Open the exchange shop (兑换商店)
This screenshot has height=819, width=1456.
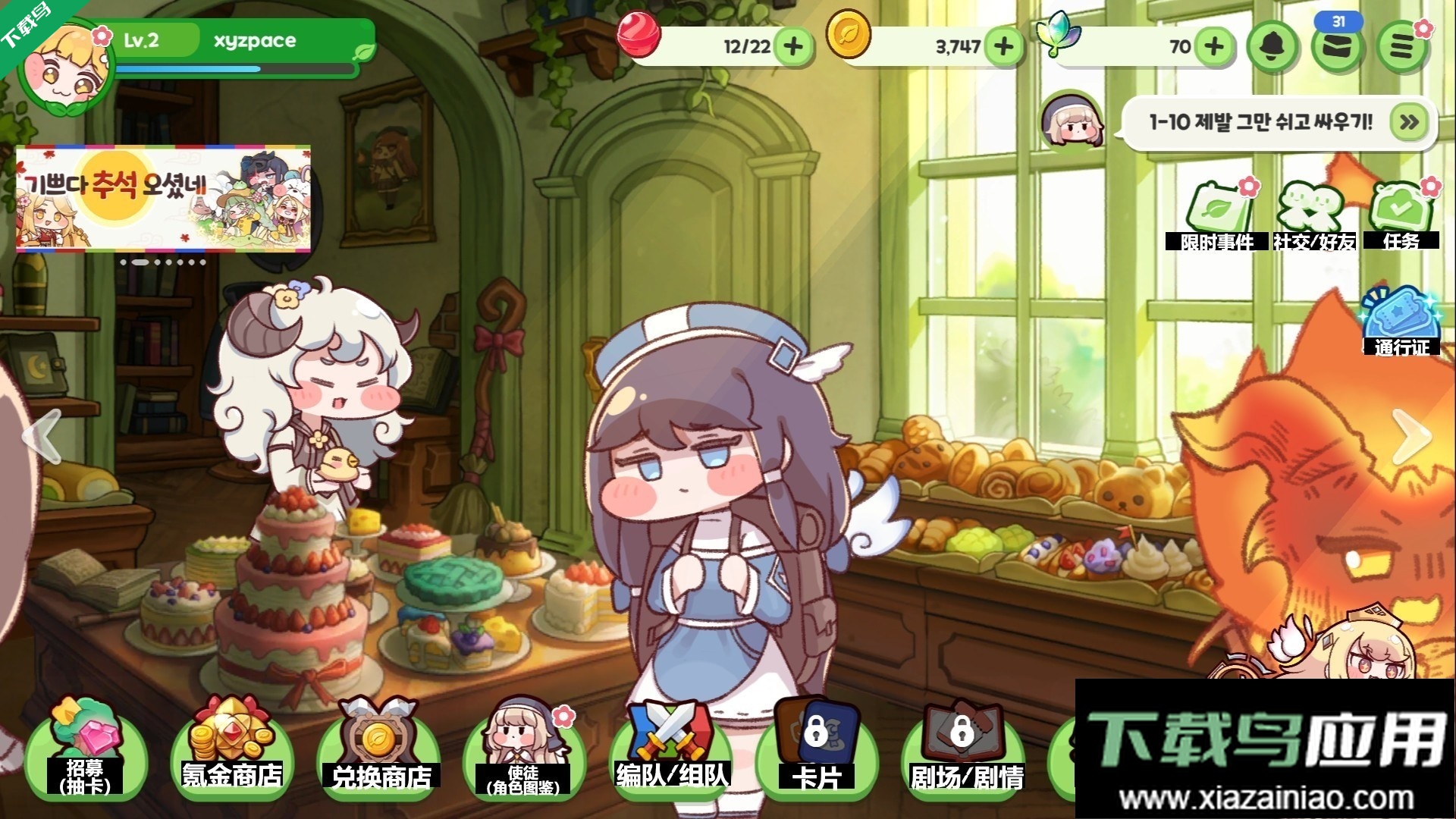pos(378,751)
